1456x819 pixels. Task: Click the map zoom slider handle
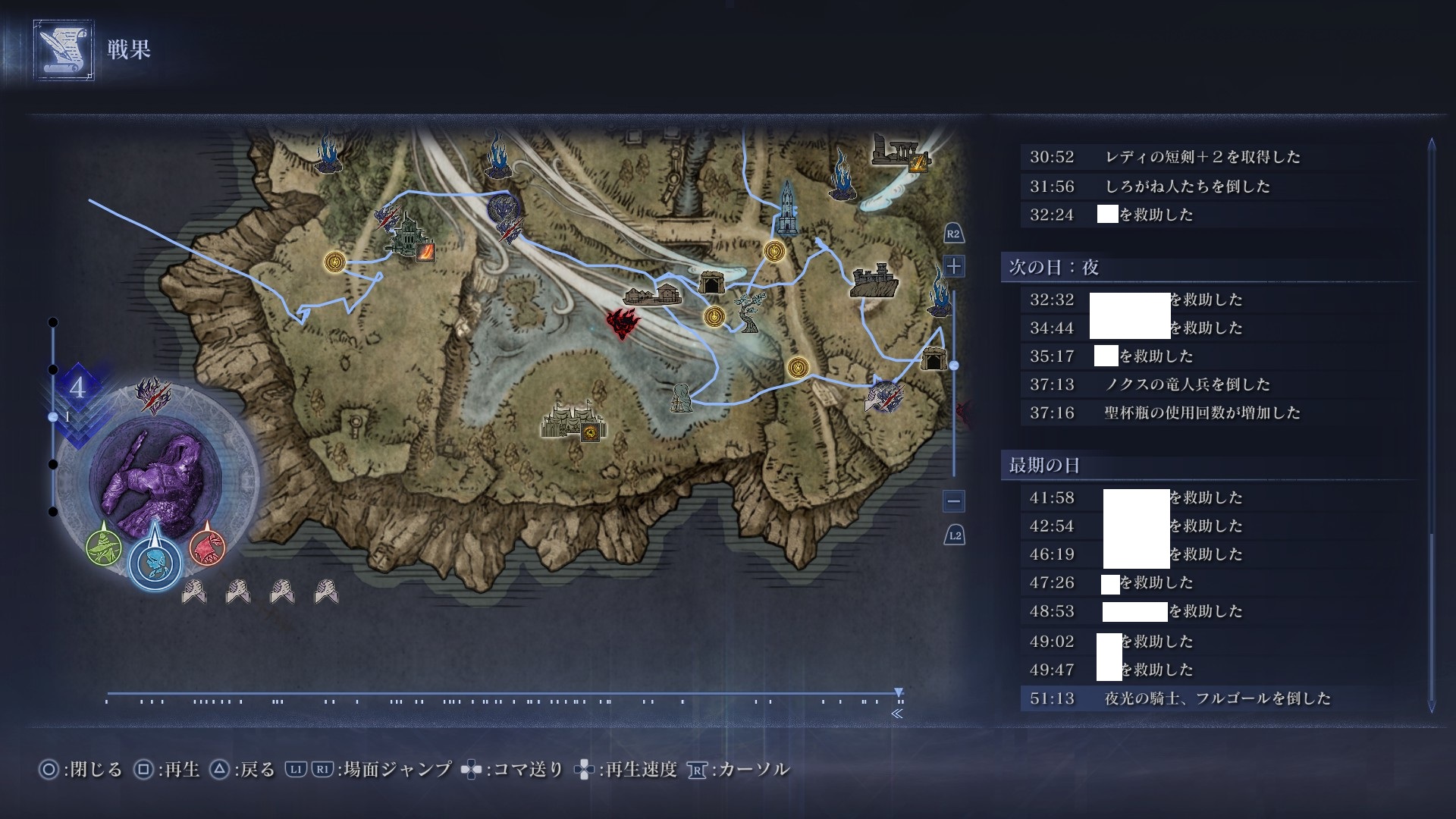pyautogui.click(x=954, y=366)
